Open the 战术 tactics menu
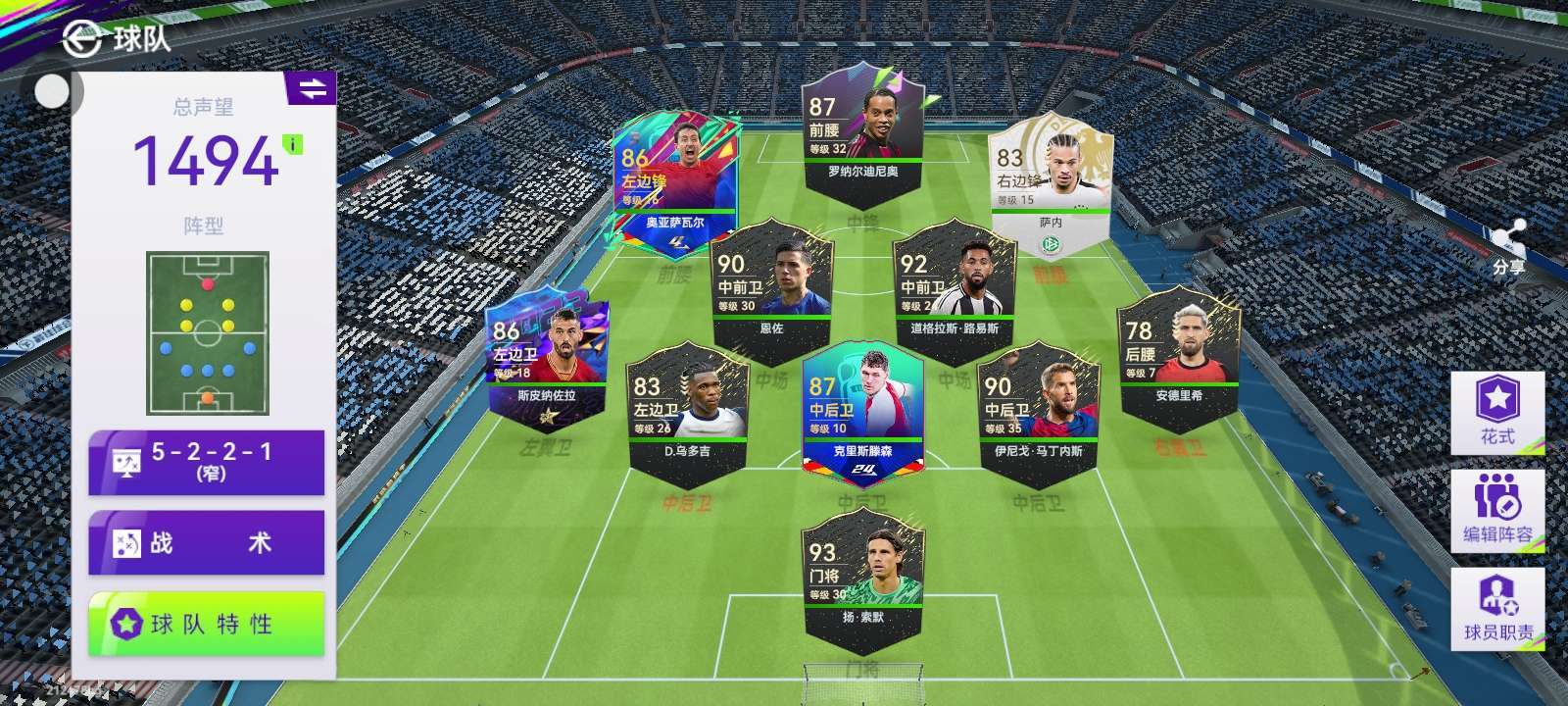Viewport: 1568px width, 706px height. (206, 542)
